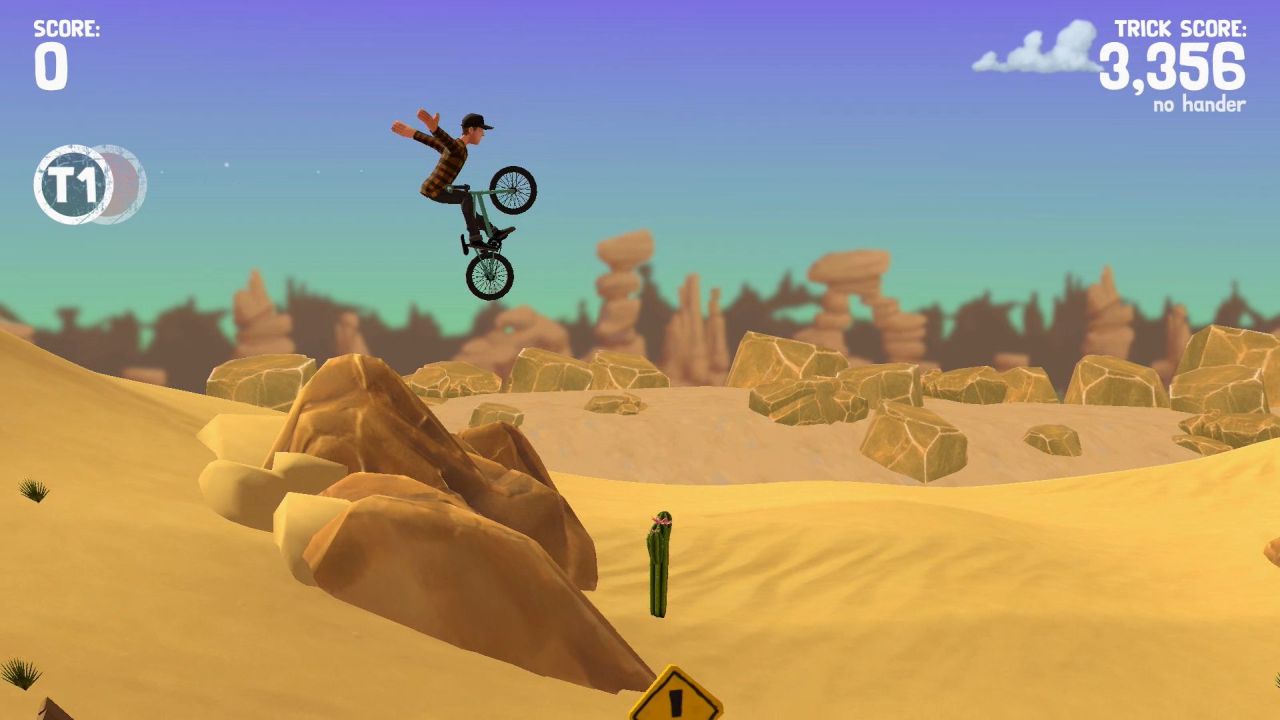Click the red badge behind the T1 icon
The image size is (1280, 720).
pyautogui.click(x=125, y=181)
